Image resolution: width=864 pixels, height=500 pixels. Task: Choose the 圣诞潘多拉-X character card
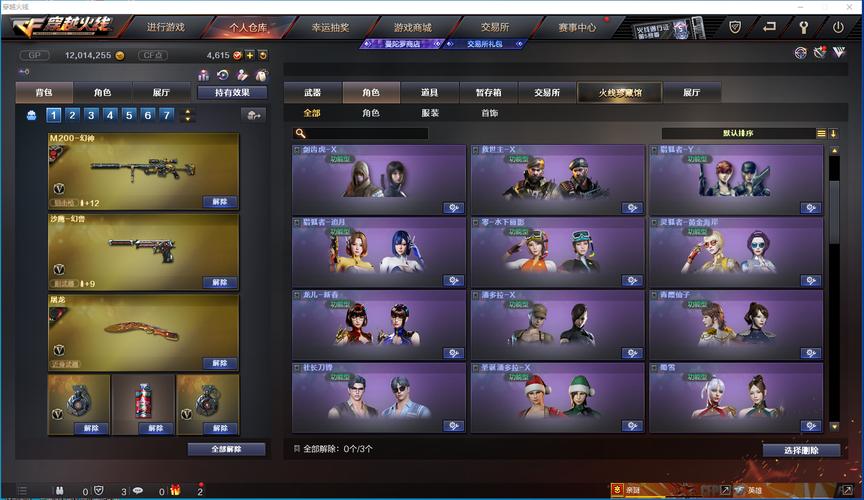[x=557, y=398]
